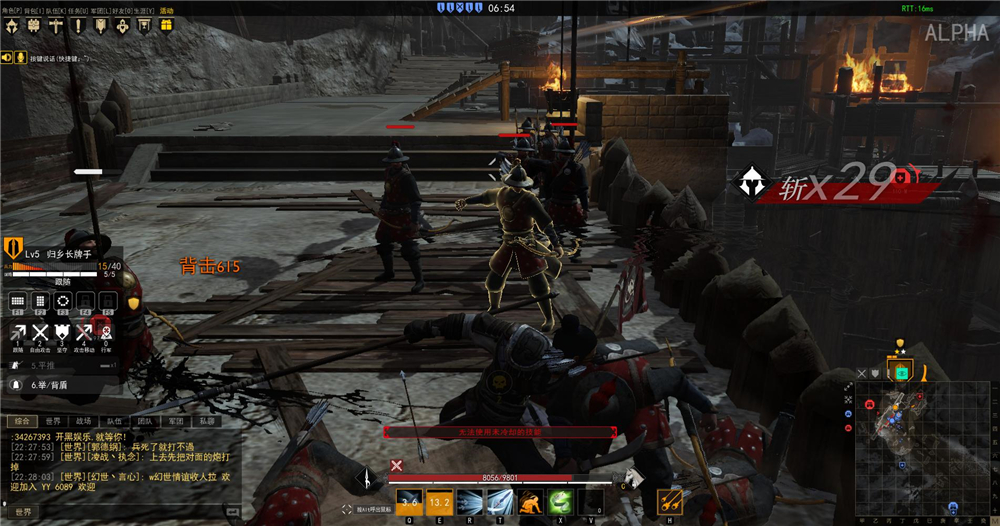
Task: Activate the 举/背盾 shield order
Action: pyautogui.click(x=50, y=384)
